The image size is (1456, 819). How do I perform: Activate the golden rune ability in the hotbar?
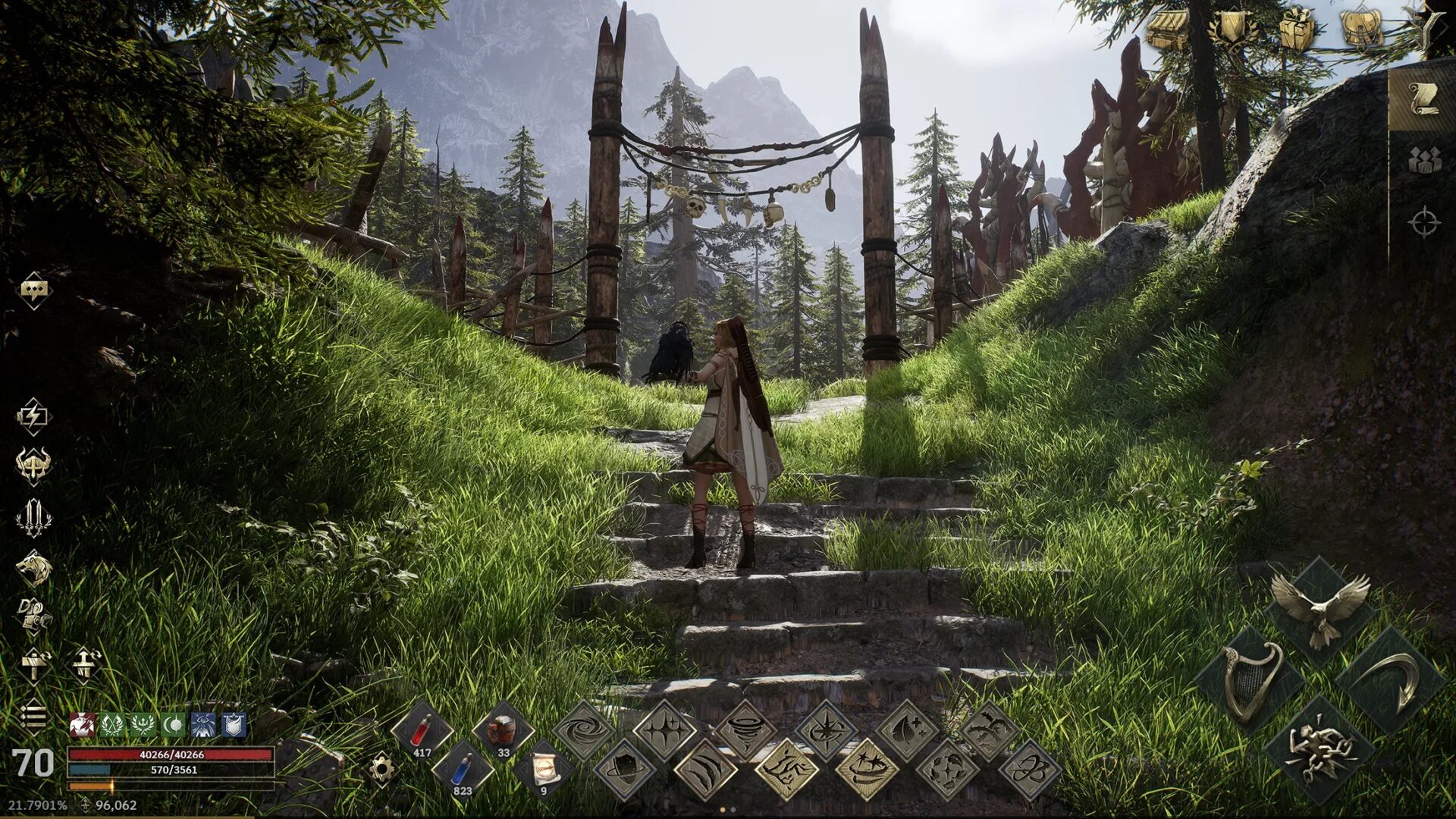tap(788, 770)
